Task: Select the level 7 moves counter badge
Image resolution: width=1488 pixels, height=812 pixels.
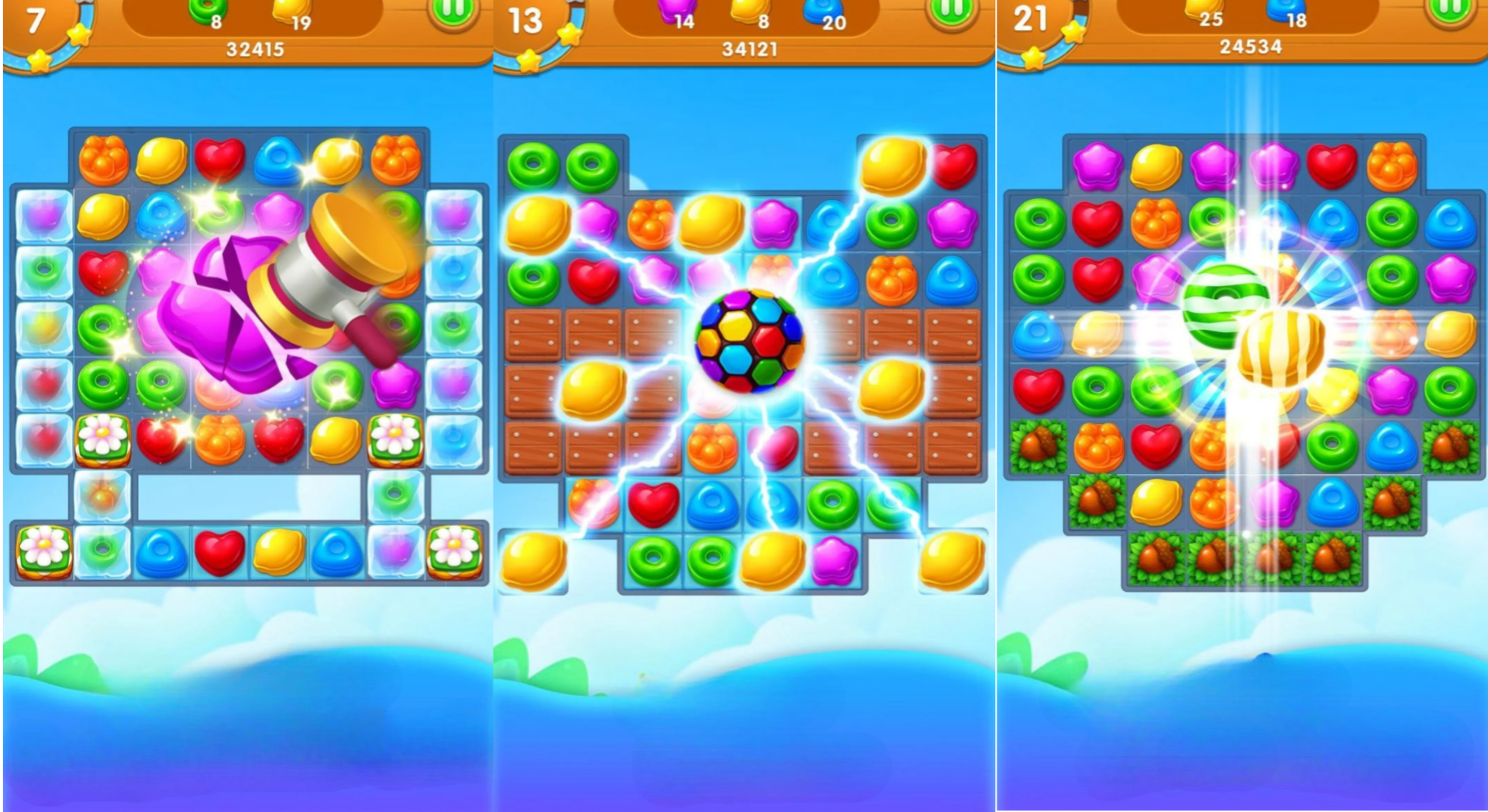Action: pyautogui.click(x=35, y=19)
